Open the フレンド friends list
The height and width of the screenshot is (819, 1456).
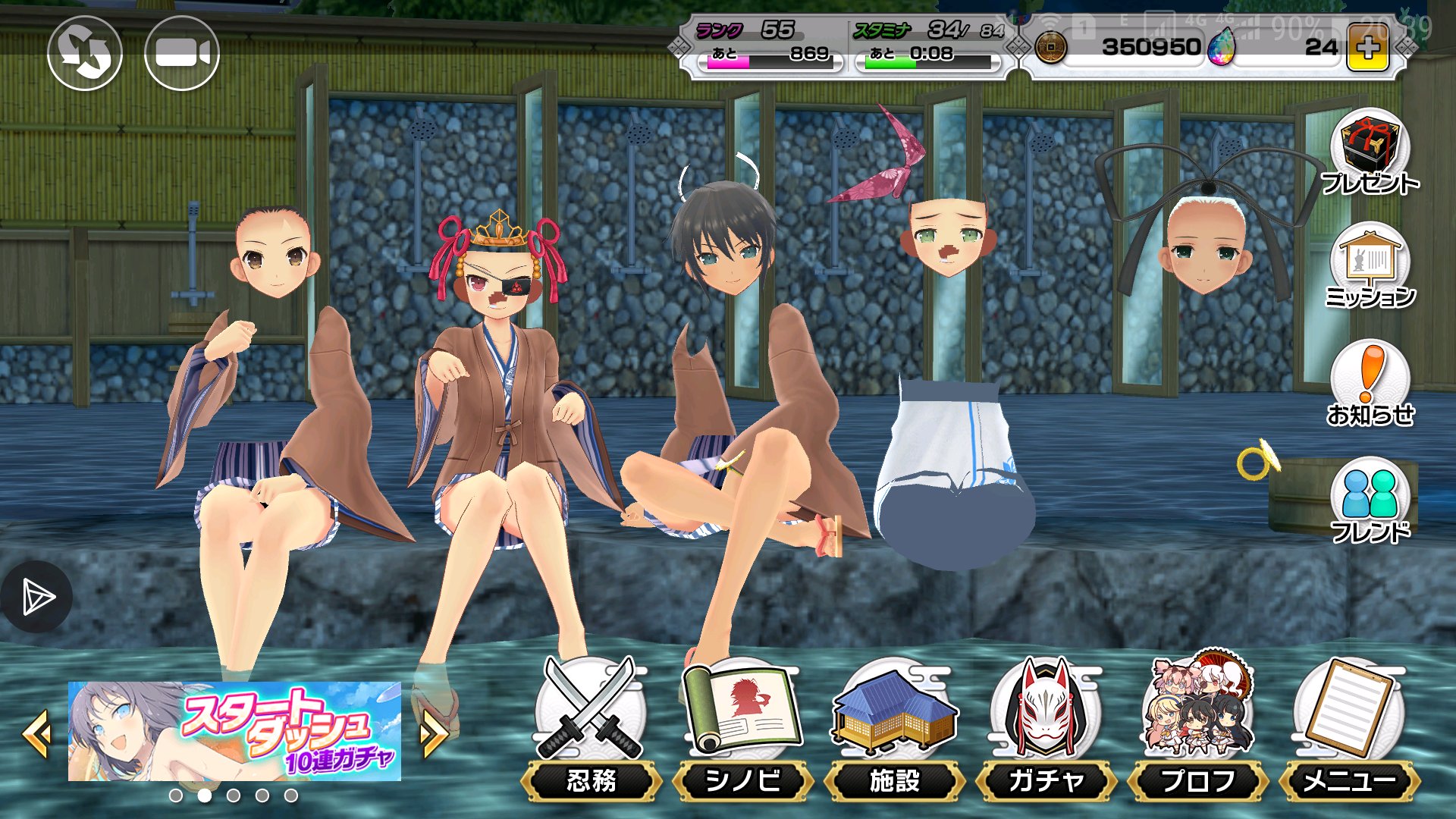1370,500
